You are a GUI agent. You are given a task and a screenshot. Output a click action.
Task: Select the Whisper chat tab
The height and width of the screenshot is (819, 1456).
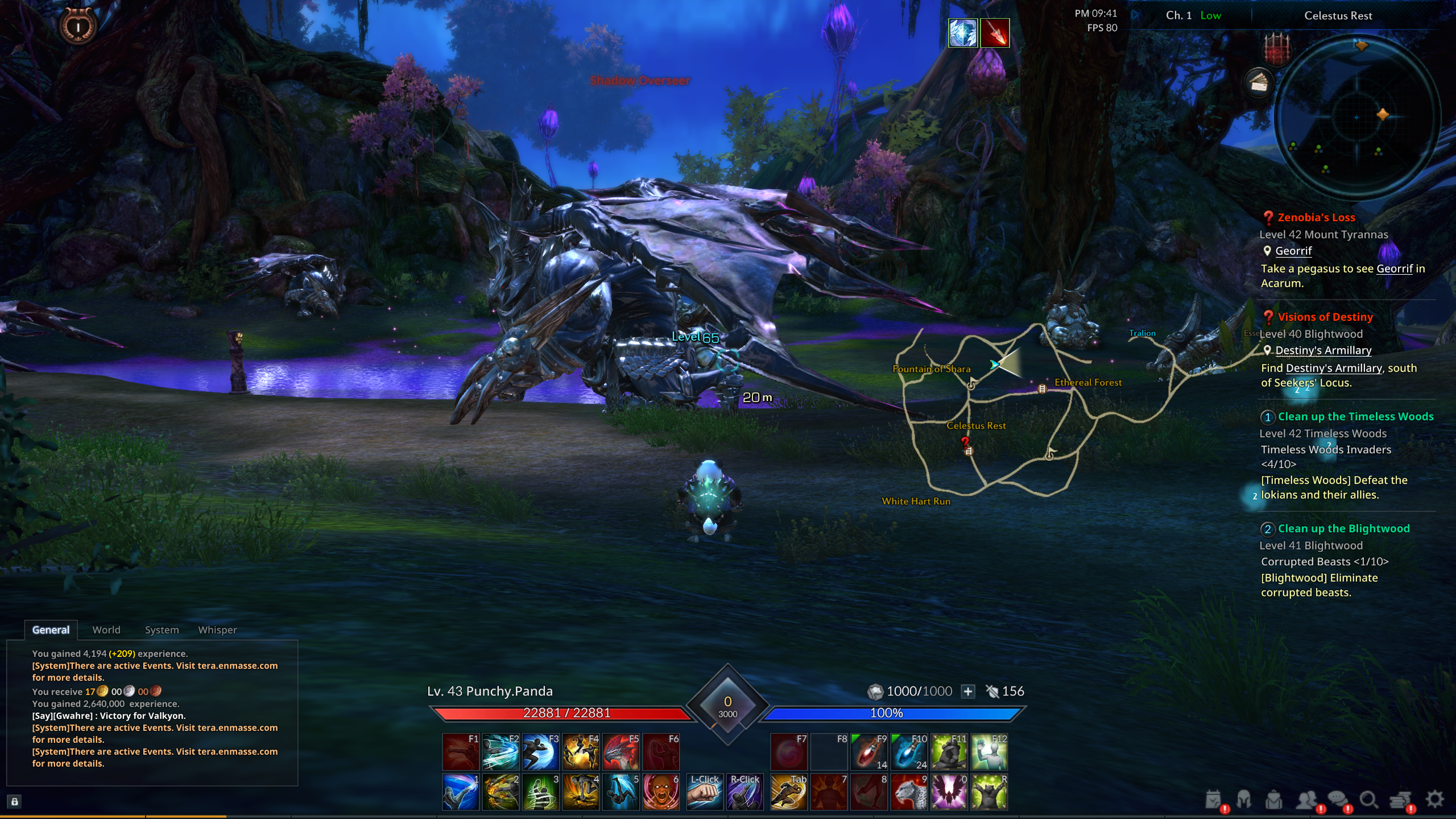click(x=217, y=630)
